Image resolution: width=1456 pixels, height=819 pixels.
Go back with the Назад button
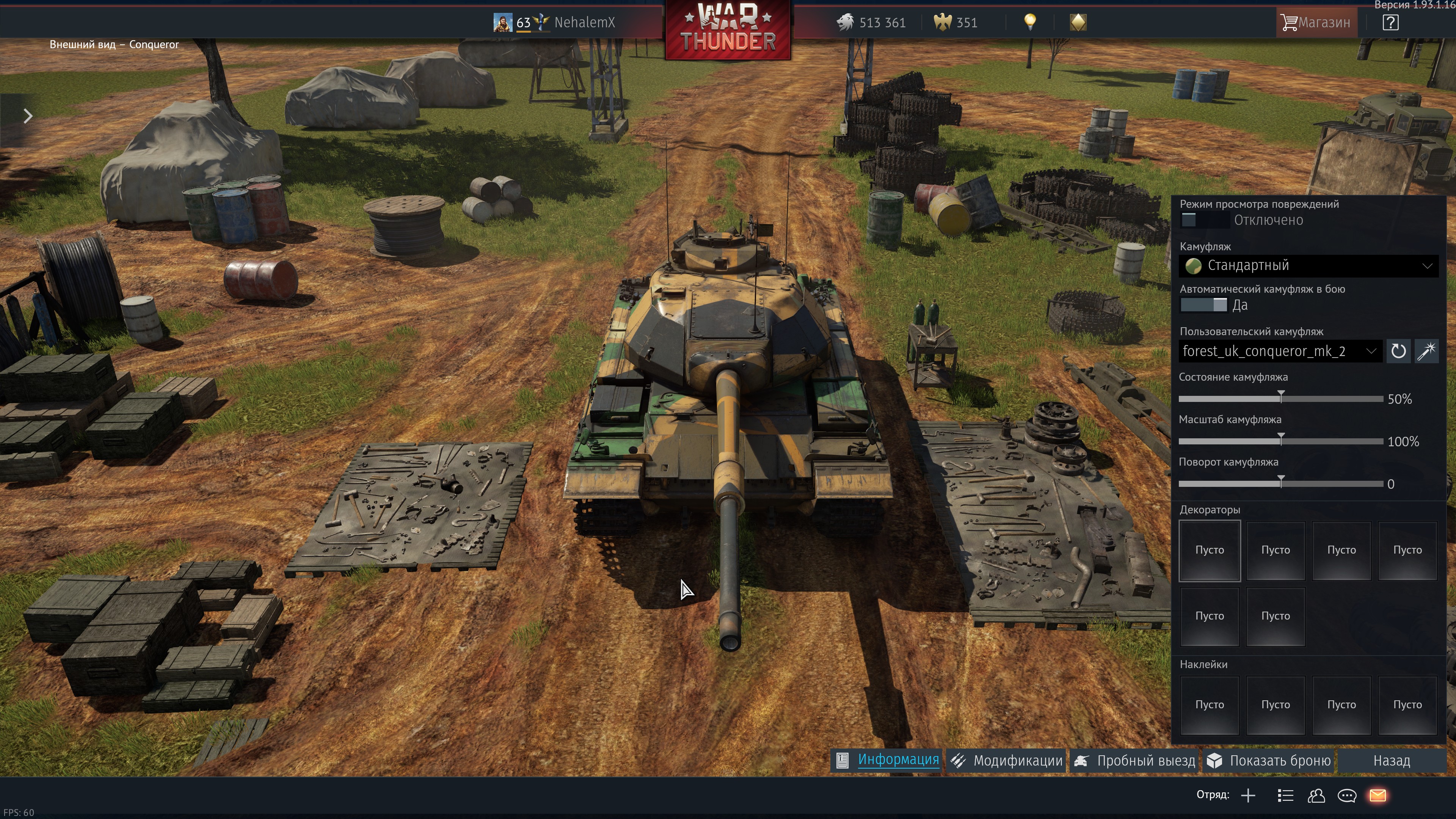pyautogui.click(x=1391, y=761)
